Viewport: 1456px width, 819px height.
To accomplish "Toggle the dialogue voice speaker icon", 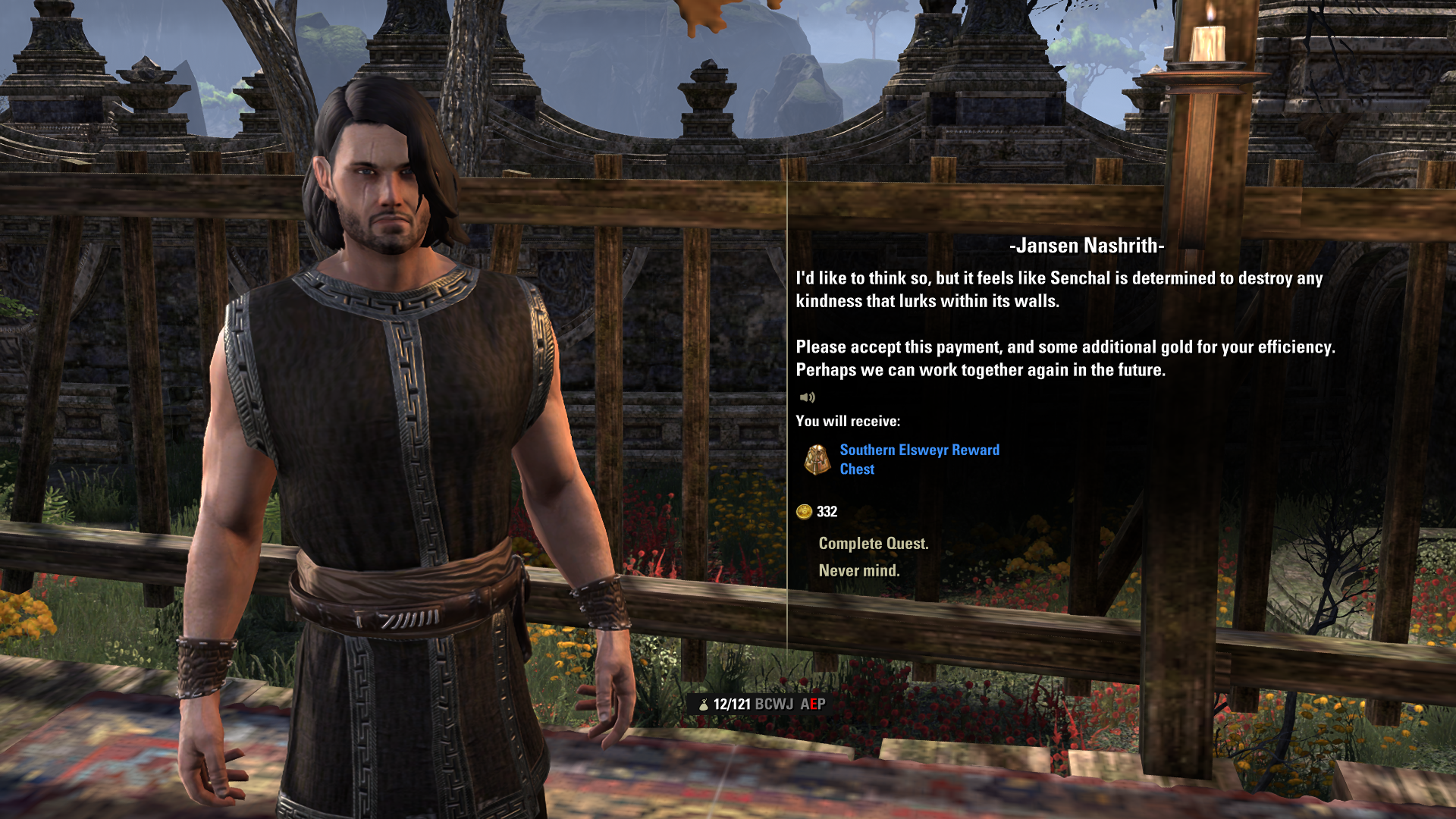I will (807, 397).
